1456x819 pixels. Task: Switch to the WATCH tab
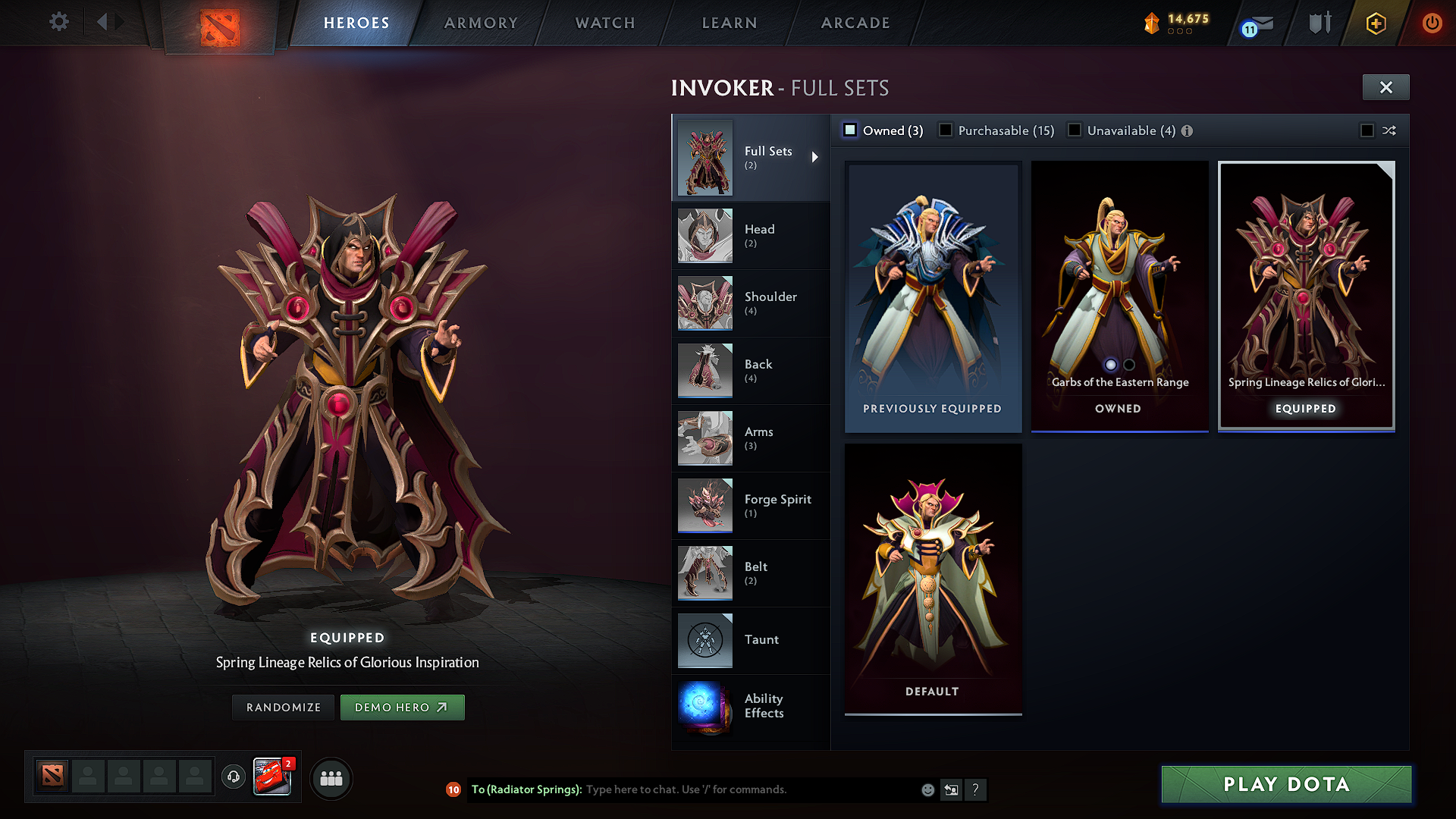pyautogui.click(x=604, y=23)
